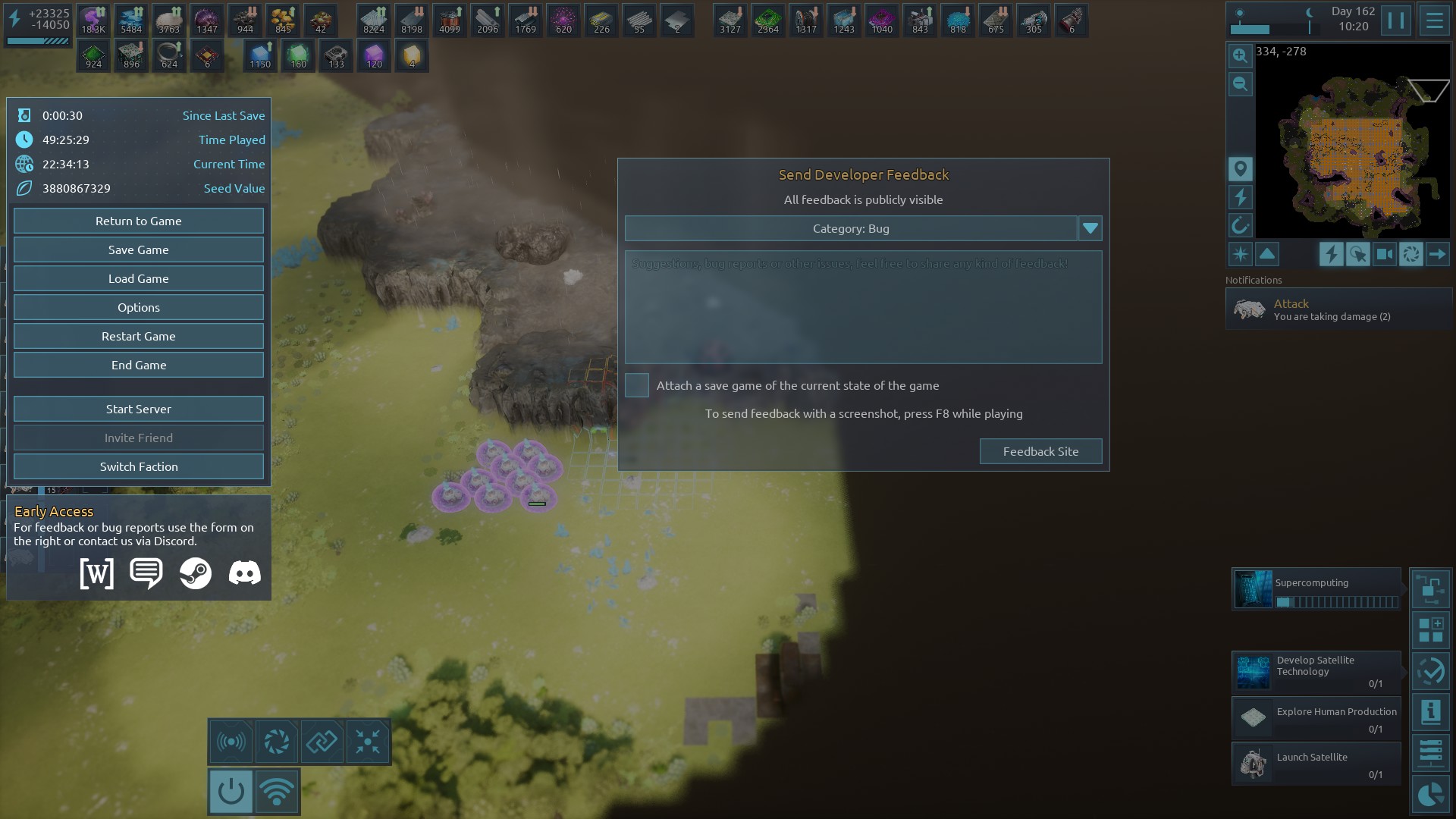
Task: Return to Game from pause menu
Action: pyautogui.click(x=139, y=221)
